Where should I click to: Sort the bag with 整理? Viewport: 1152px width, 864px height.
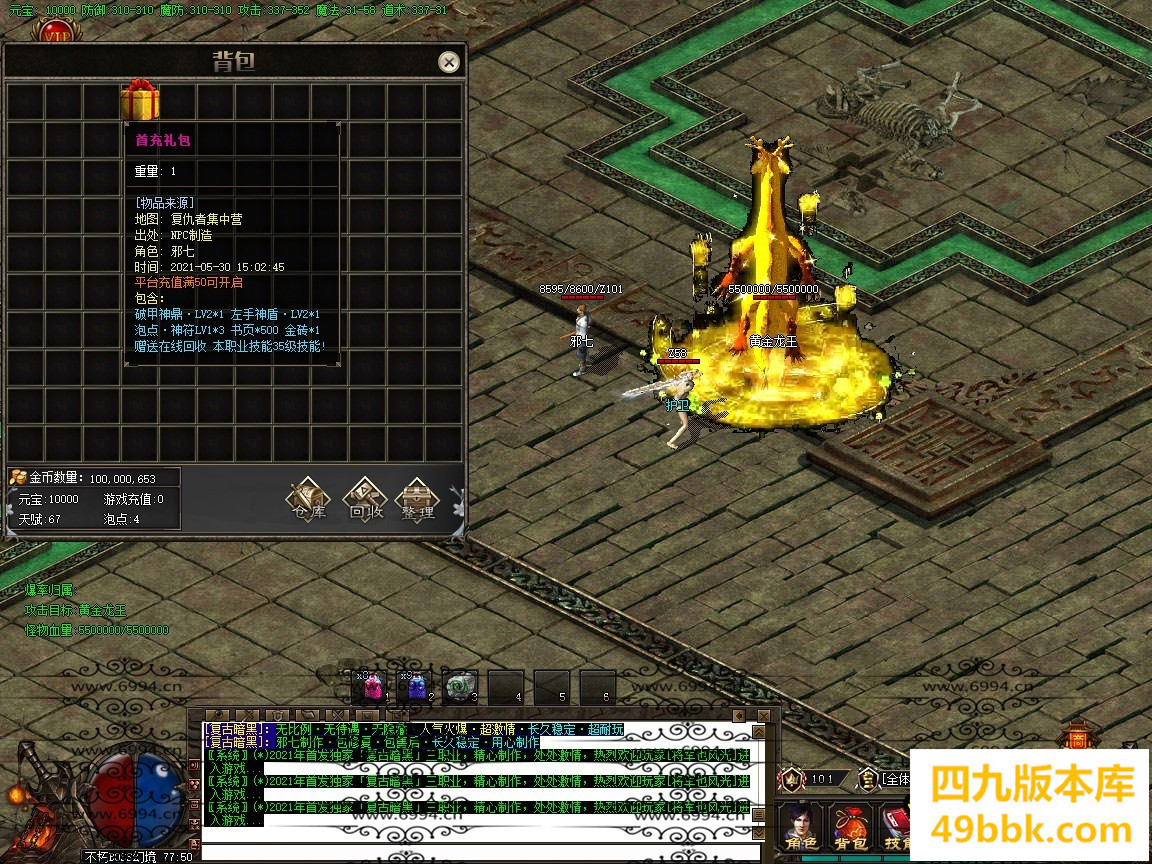pos(417,497)
